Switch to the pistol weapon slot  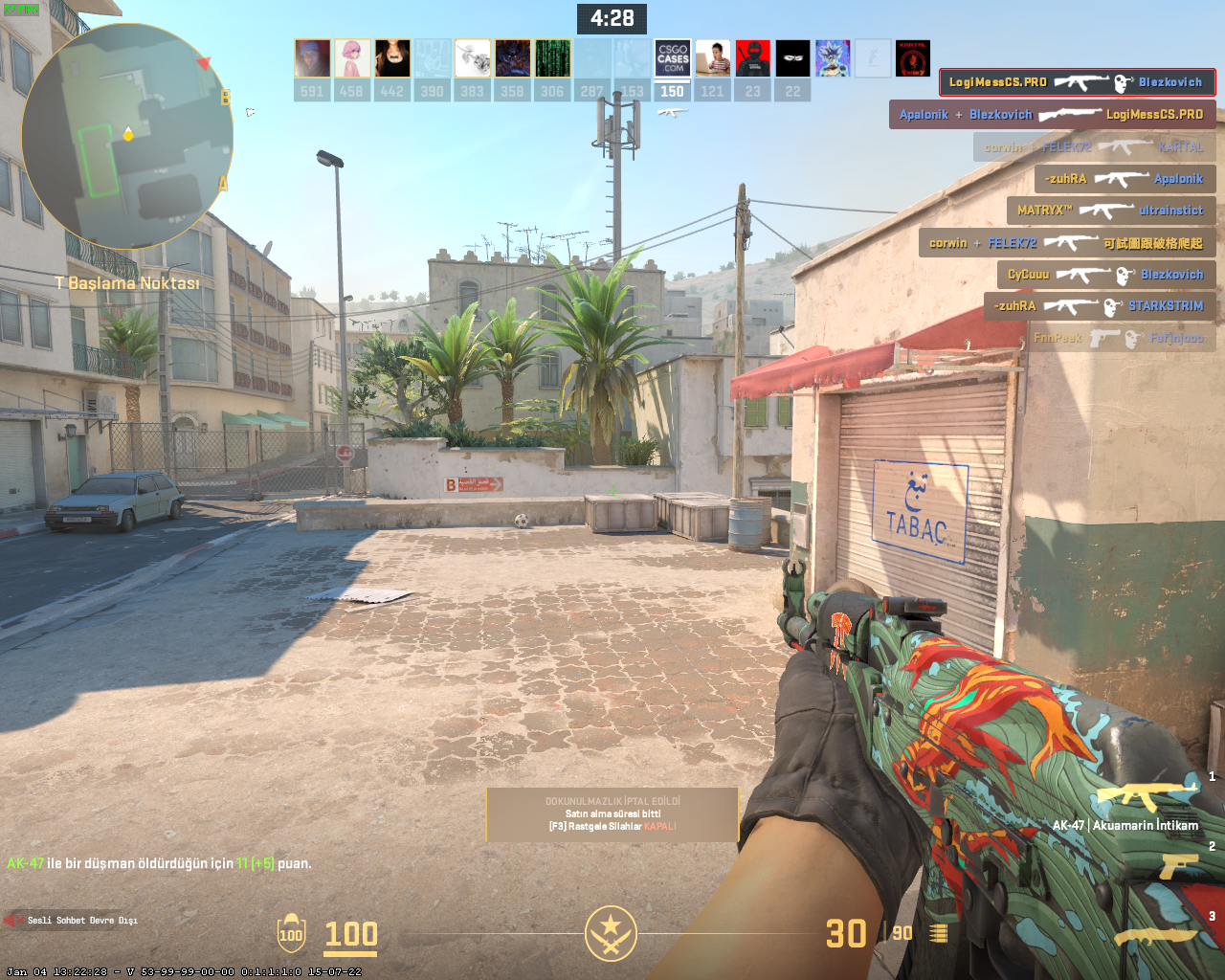(1178, 865)
